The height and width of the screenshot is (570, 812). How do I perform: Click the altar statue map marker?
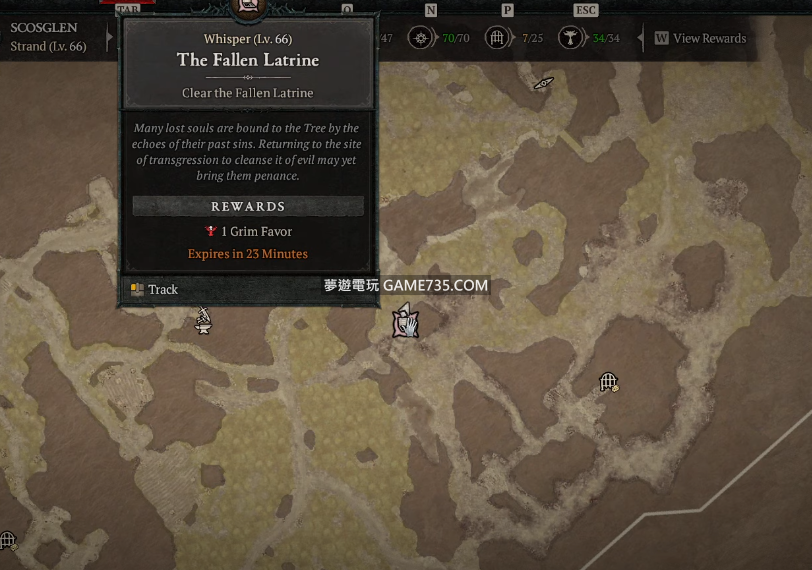[203, 321]
